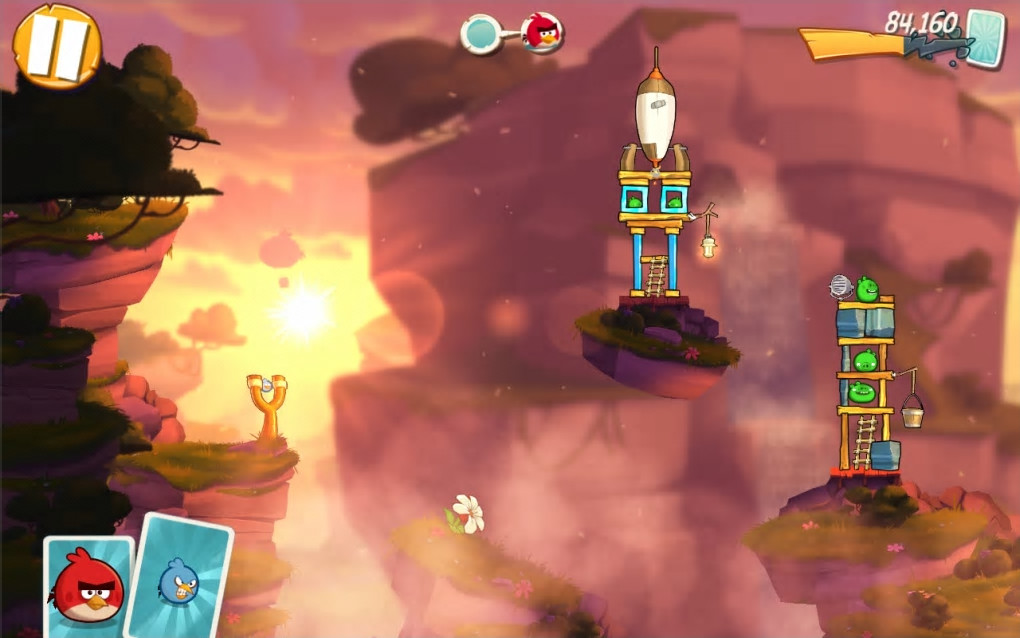Pause the game with the pause button
This screenshot has width=1020, height=638.
click(57, 46)
